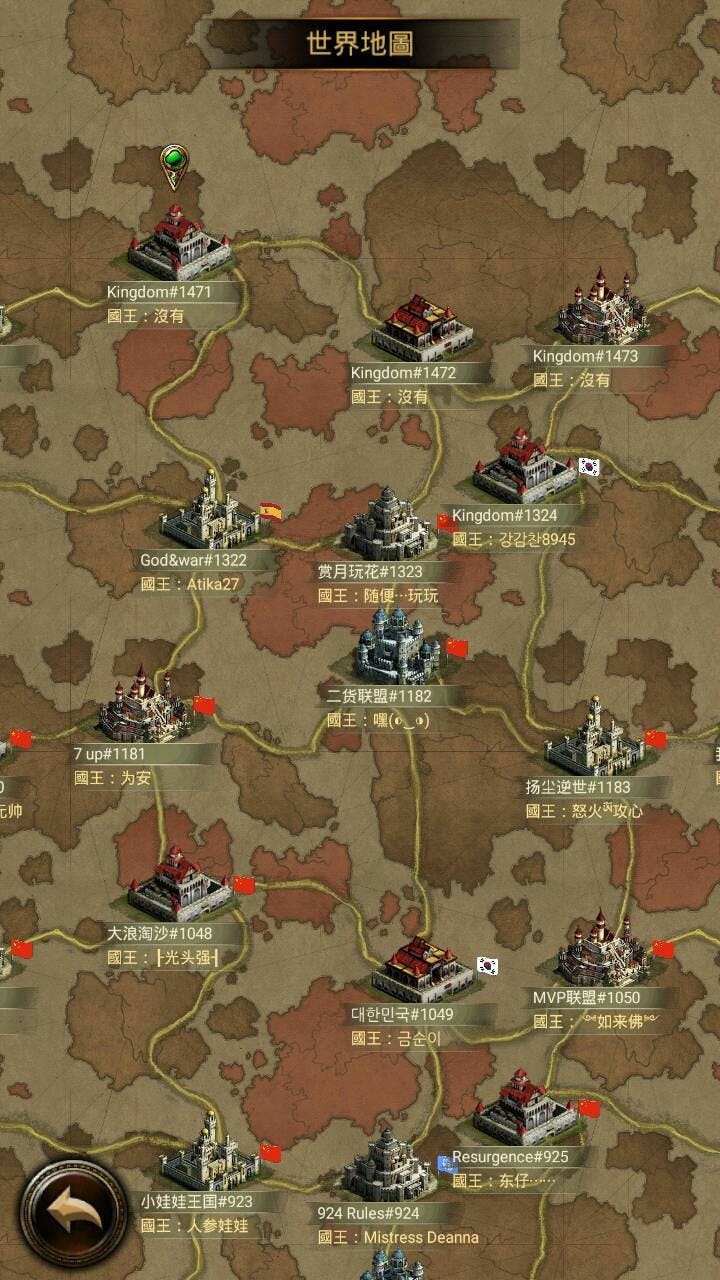The width and height of the screenshot is (720, 1280).
Task: Select the MVP联盟#1050 kingdom
Action: click(602, 949)
